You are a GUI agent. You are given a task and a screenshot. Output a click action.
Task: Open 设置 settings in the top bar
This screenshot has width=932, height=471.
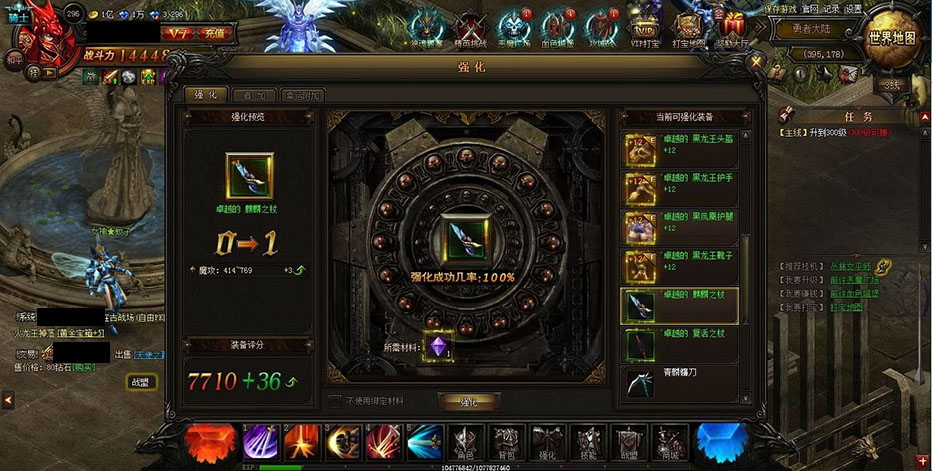click(x=852, y=8)
